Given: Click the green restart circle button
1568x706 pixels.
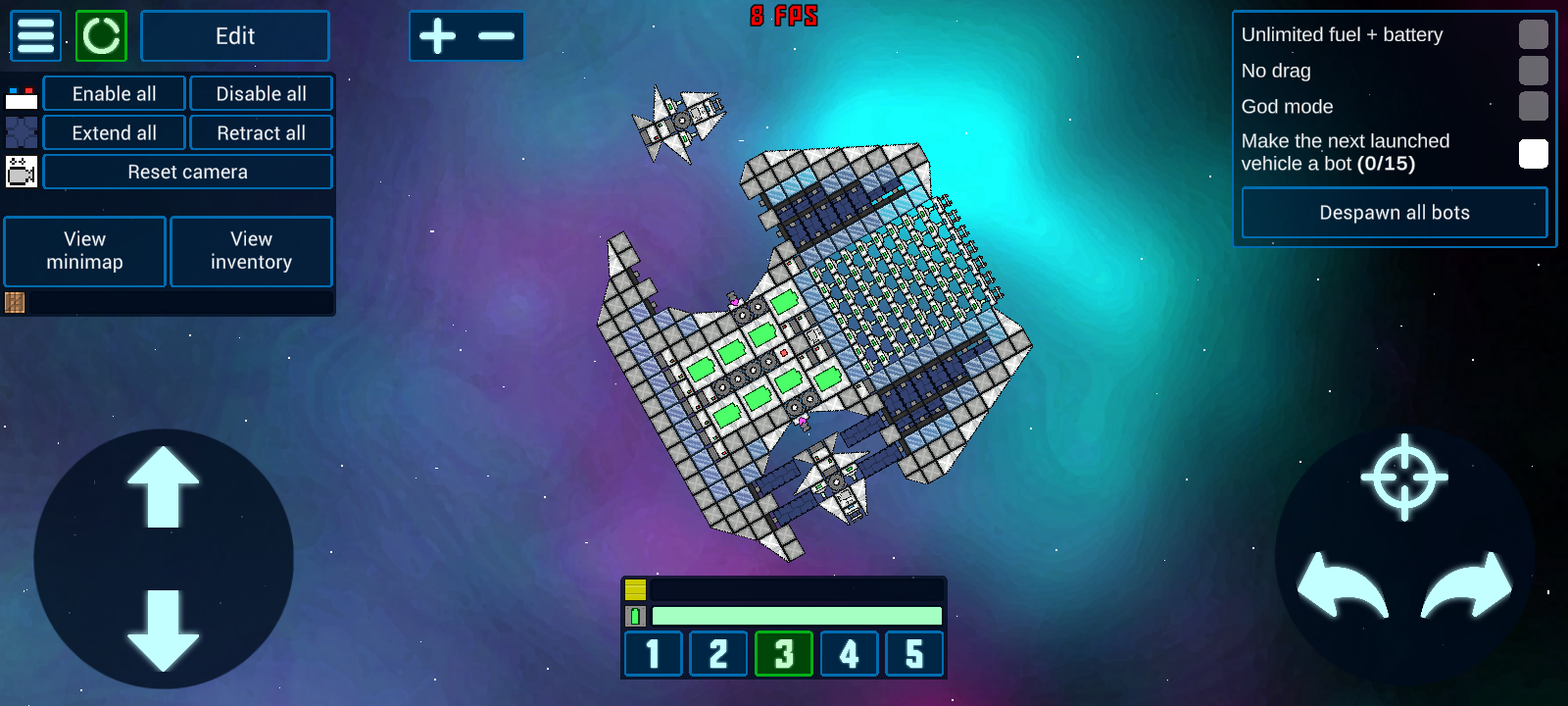Looking at the screenshot, I should coord(101,36).
